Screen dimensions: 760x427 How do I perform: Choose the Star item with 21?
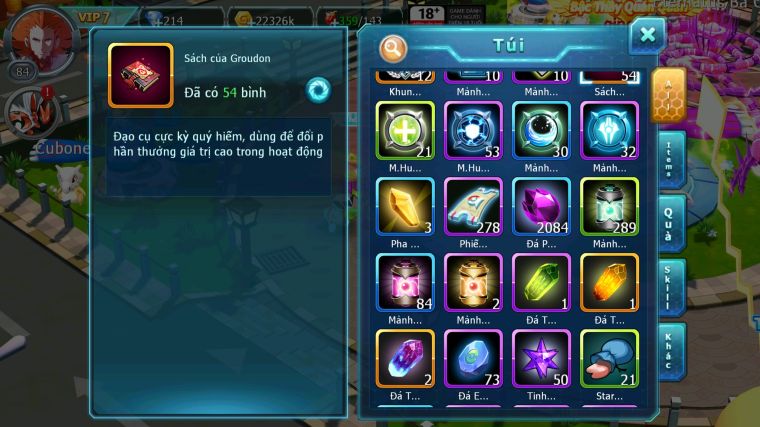coord(609,358)
